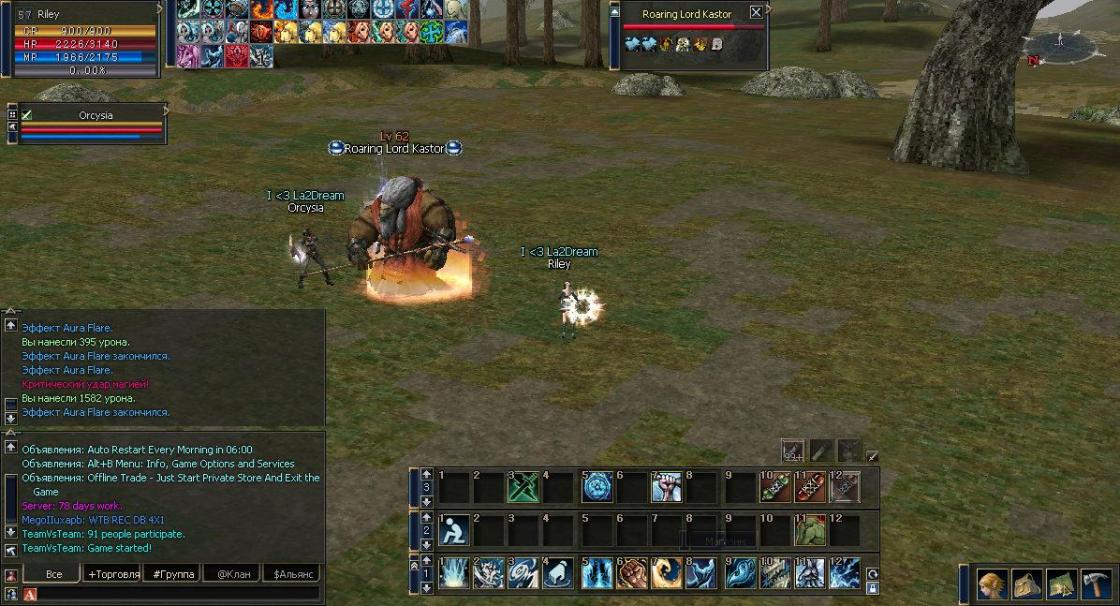Viewport: 1120px width, 606px height.
Task: Select the @Клан chat tab
Action: point(231,574)
